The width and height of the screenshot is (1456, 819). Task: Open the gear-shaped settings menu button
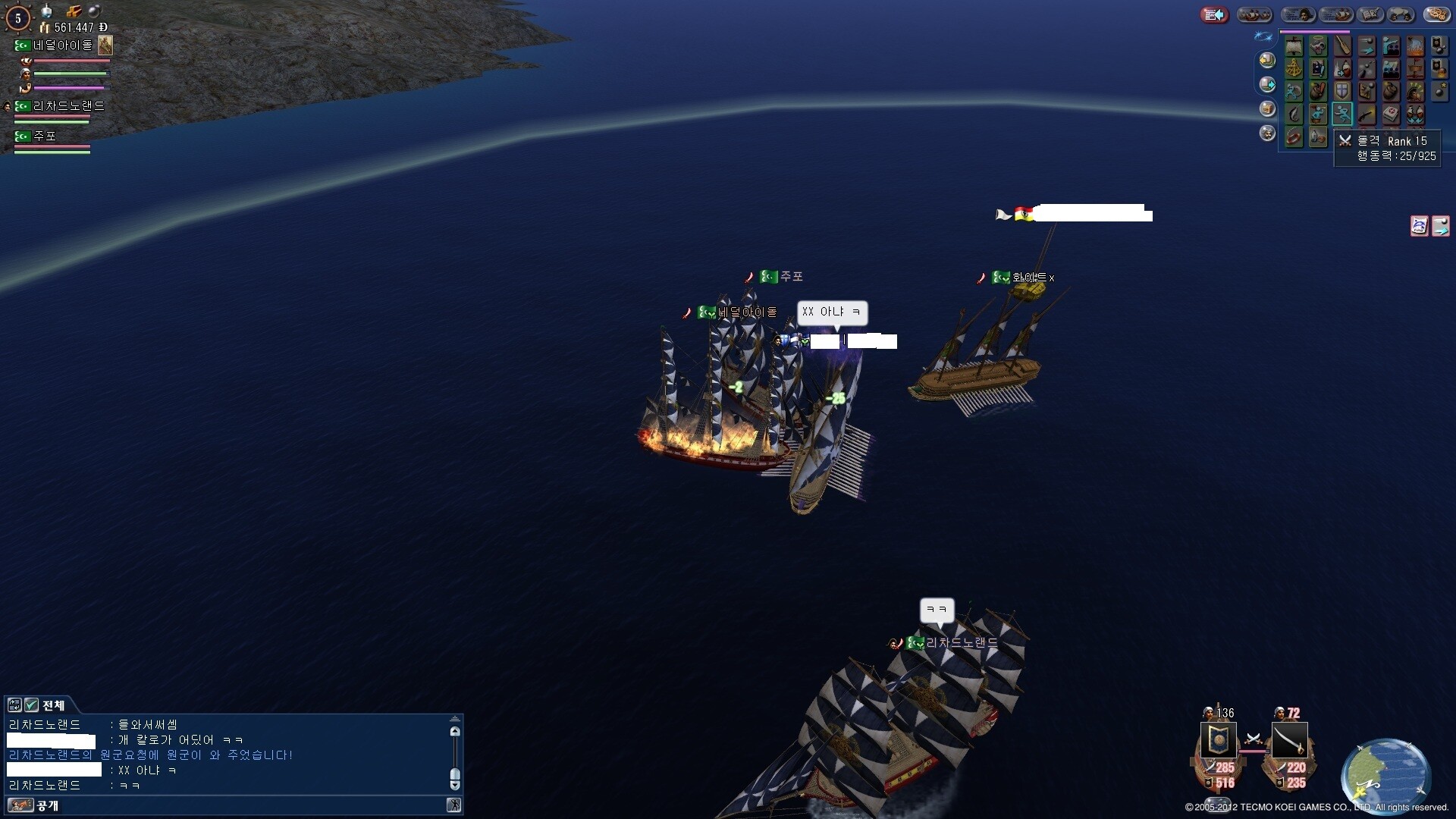tap(1436, 14)
